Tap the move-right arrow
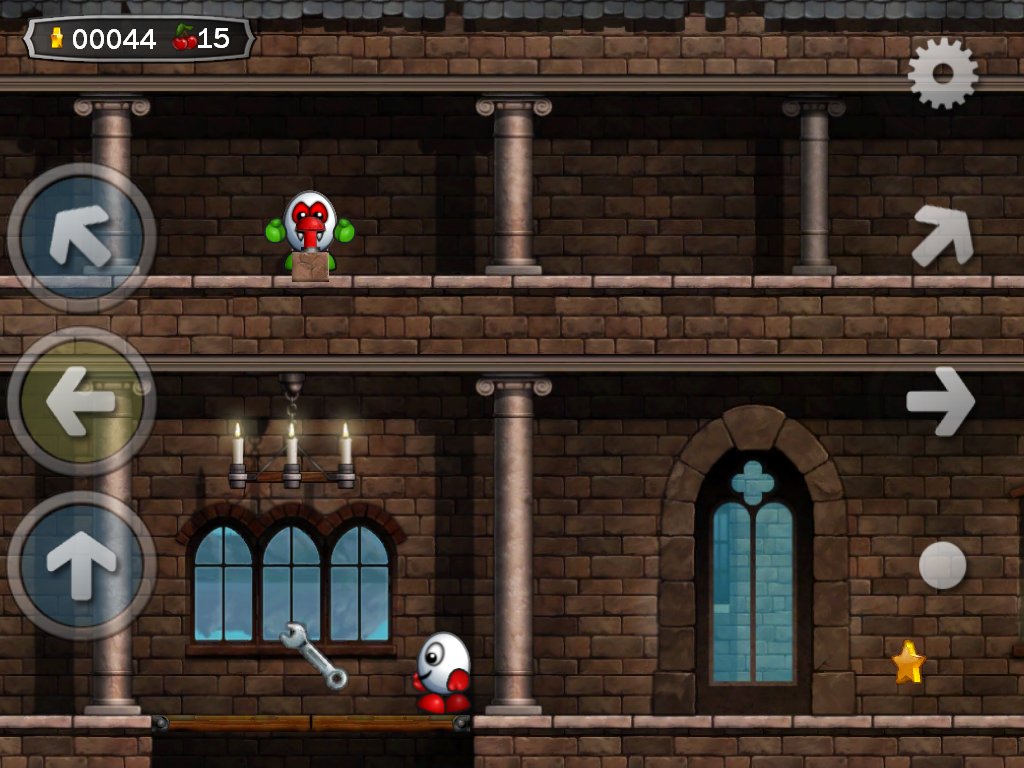1024x768 pixels. click(x=940, y=401)
